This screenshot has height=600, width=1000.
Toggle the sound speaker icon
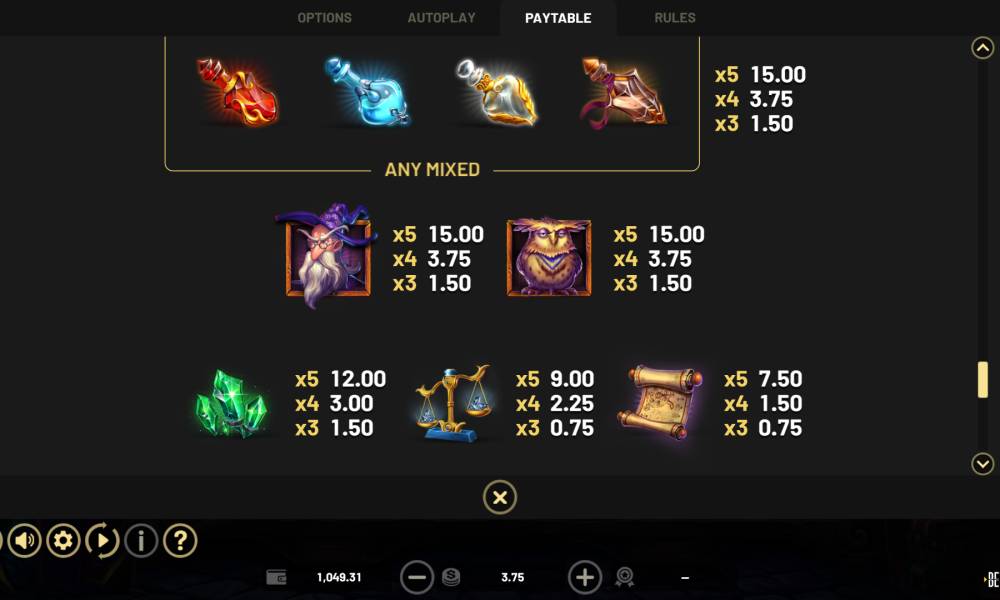(x=25, y=541)
